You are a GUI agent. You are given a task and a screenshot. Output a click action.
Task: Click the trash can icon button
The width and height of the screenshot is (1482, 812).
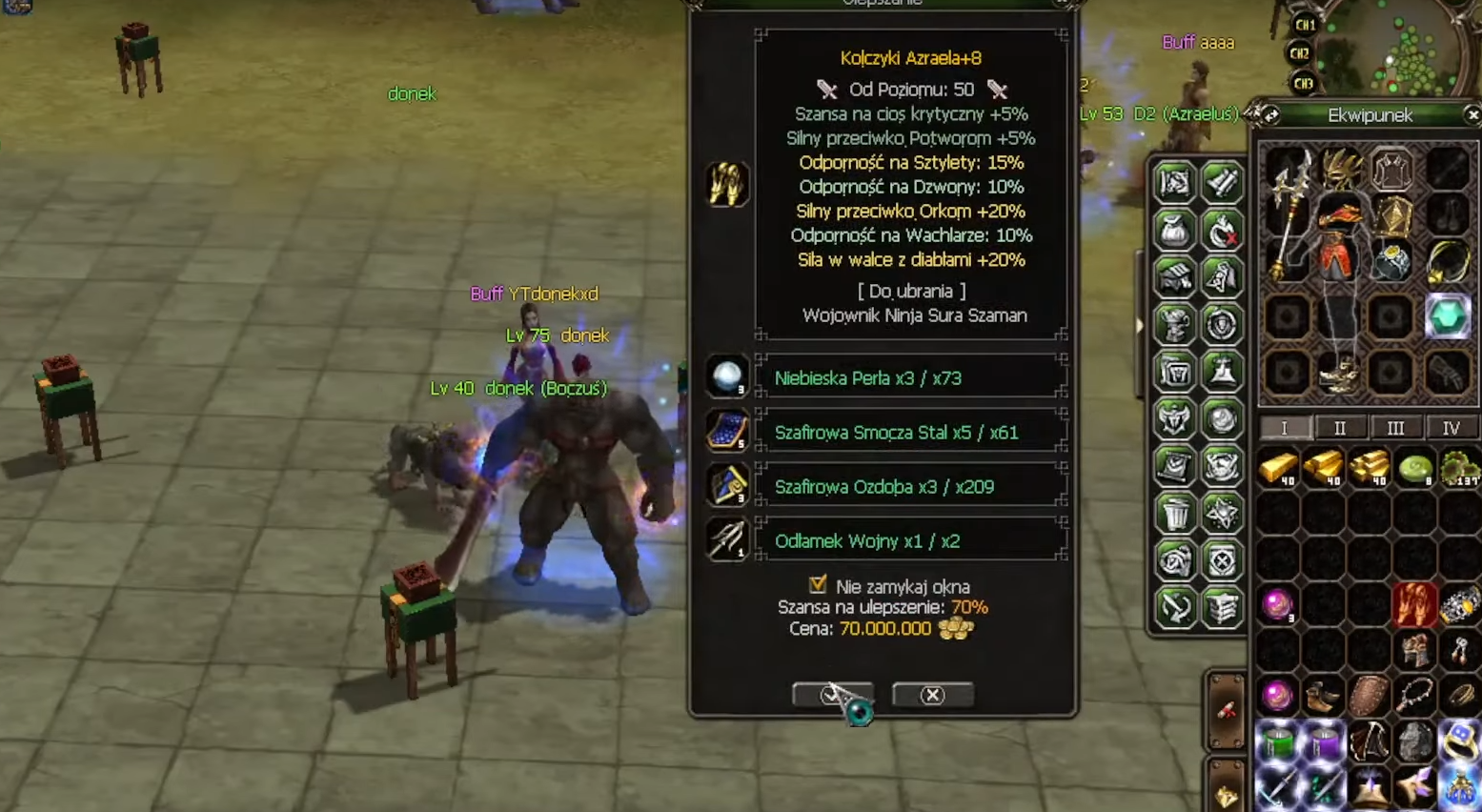coord(1175,514)
